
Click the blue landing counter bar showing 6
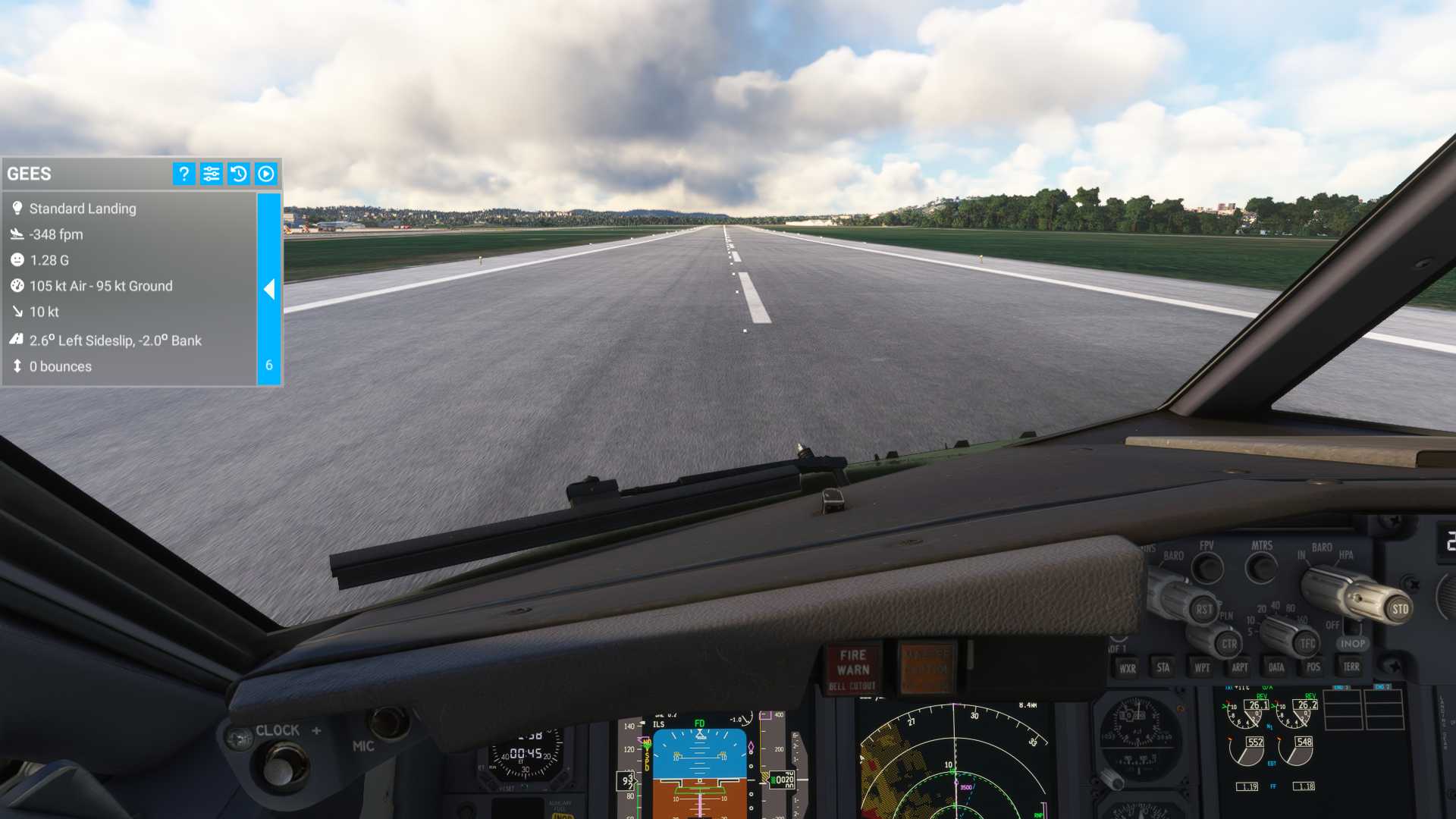pos(269,366)
